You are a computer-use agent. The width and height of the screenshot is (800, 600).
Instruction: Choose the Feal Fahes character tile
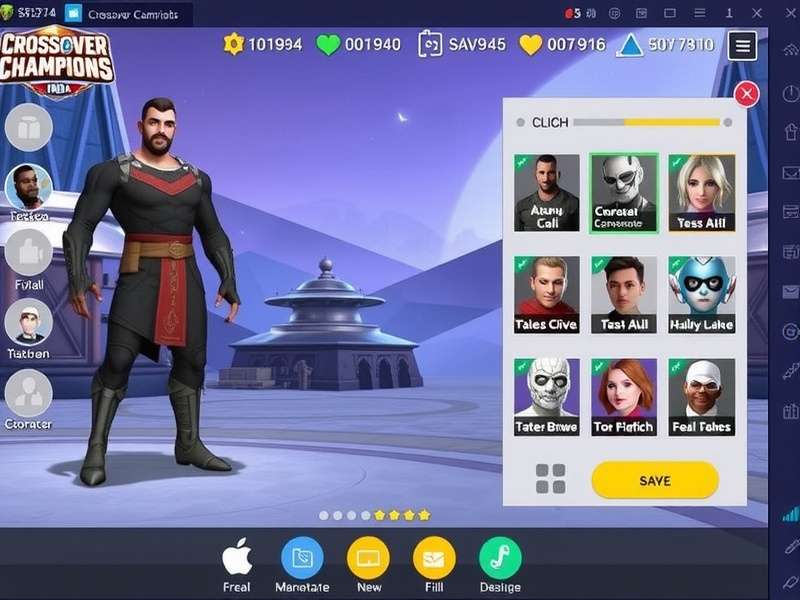(x=701, y=396)
